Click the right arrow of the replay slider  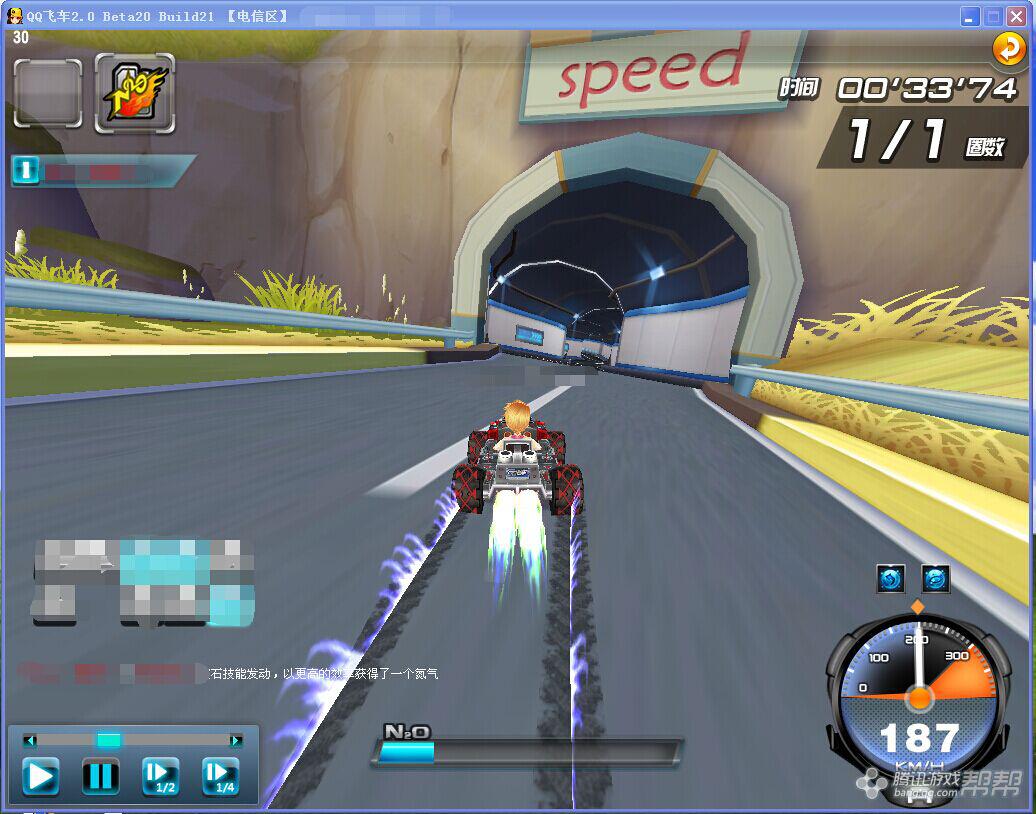point(236,740)
